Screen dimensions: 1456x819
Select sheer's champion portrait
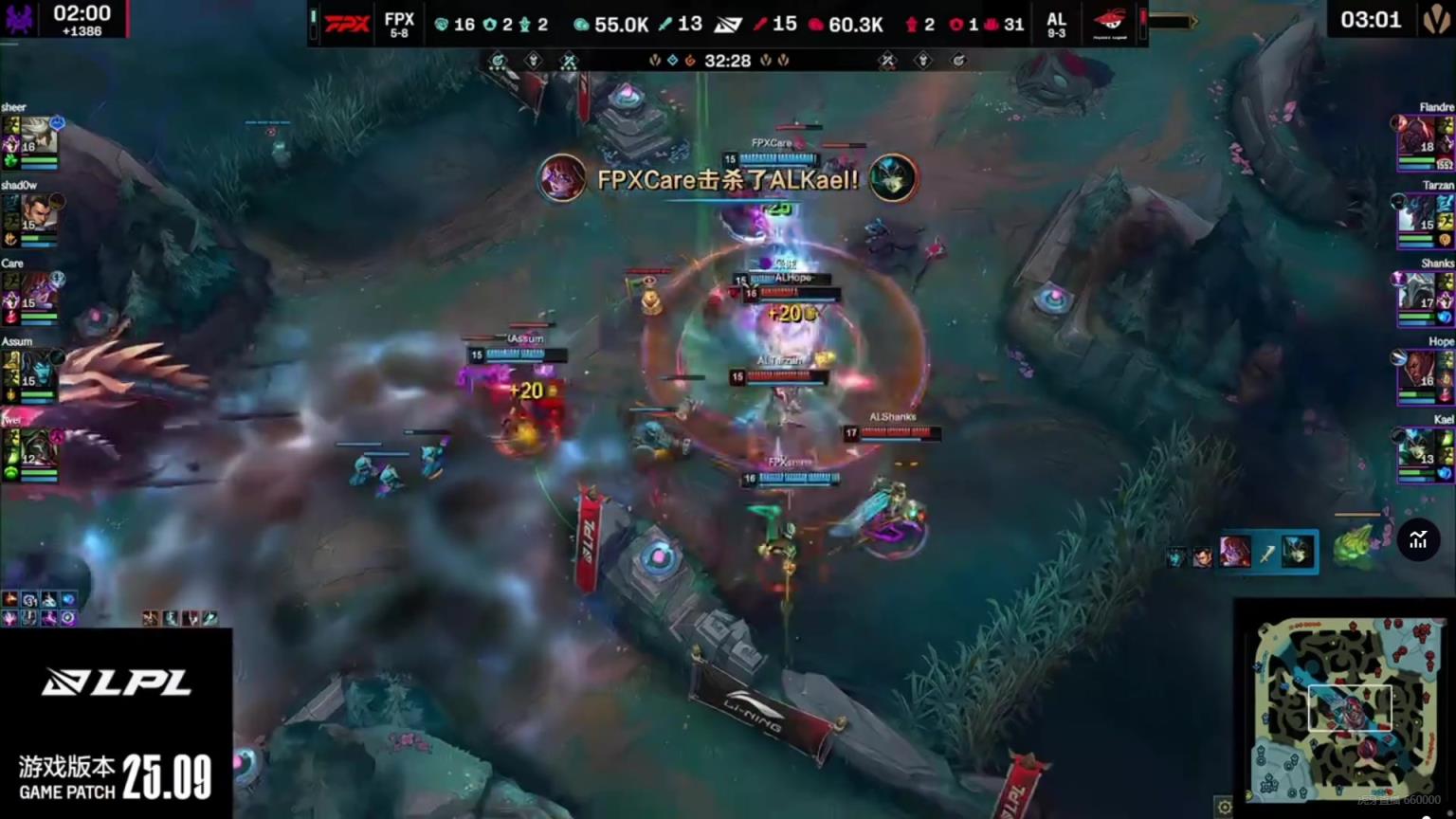(x=38, y=135)
